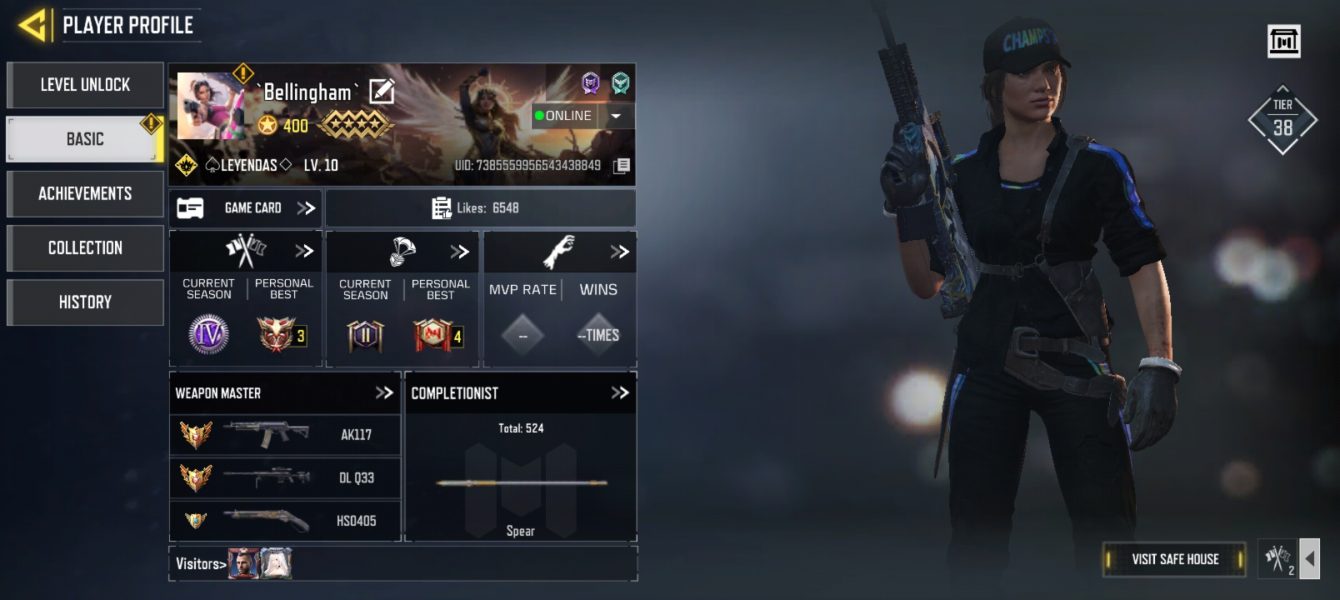This screenshot has height=600, width=1340.
Task: Visit the Safe House
Action: tap(1175, 559)
